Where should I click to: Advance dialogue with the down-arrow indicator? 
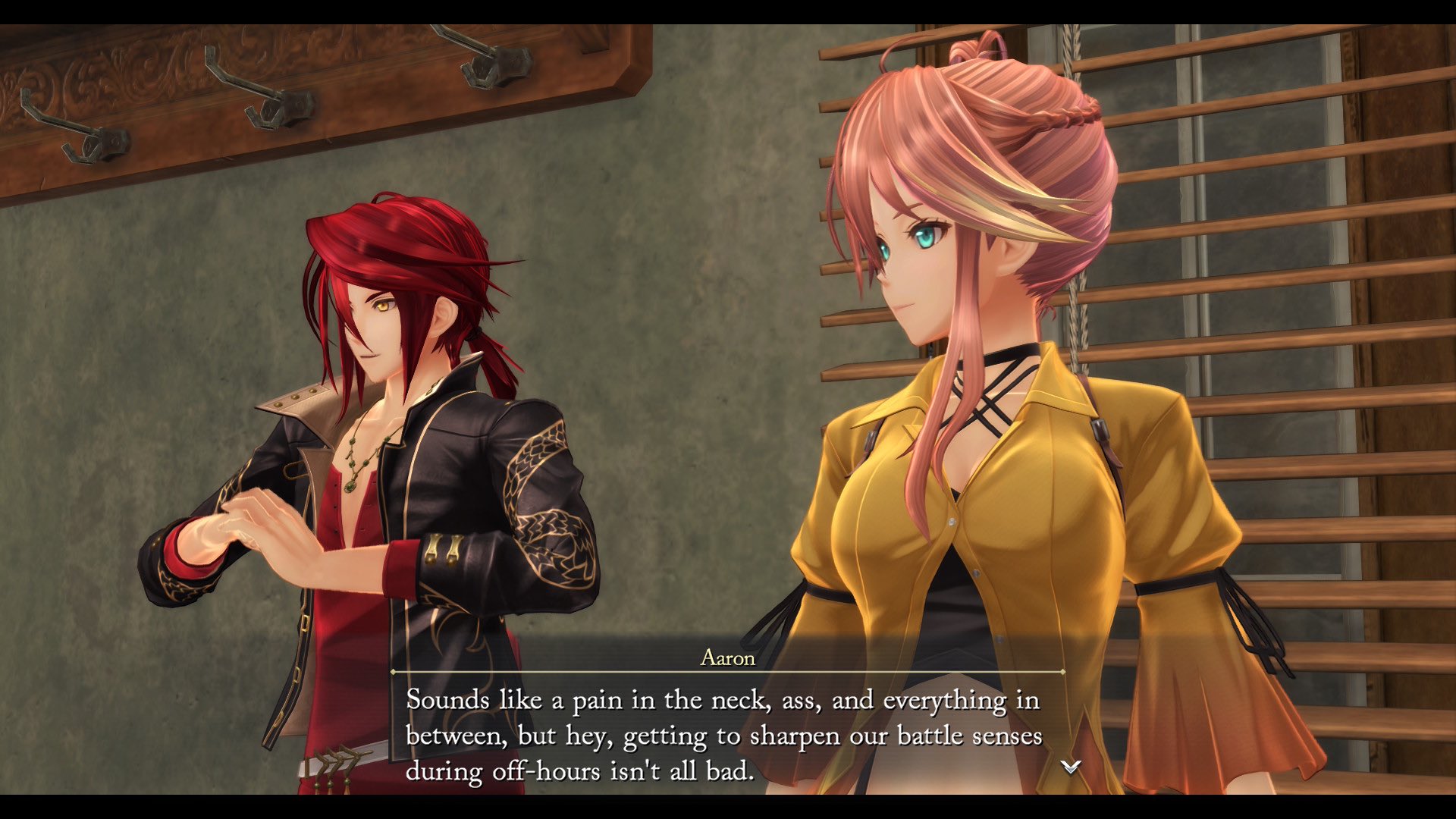click(x=1070, y=767)
